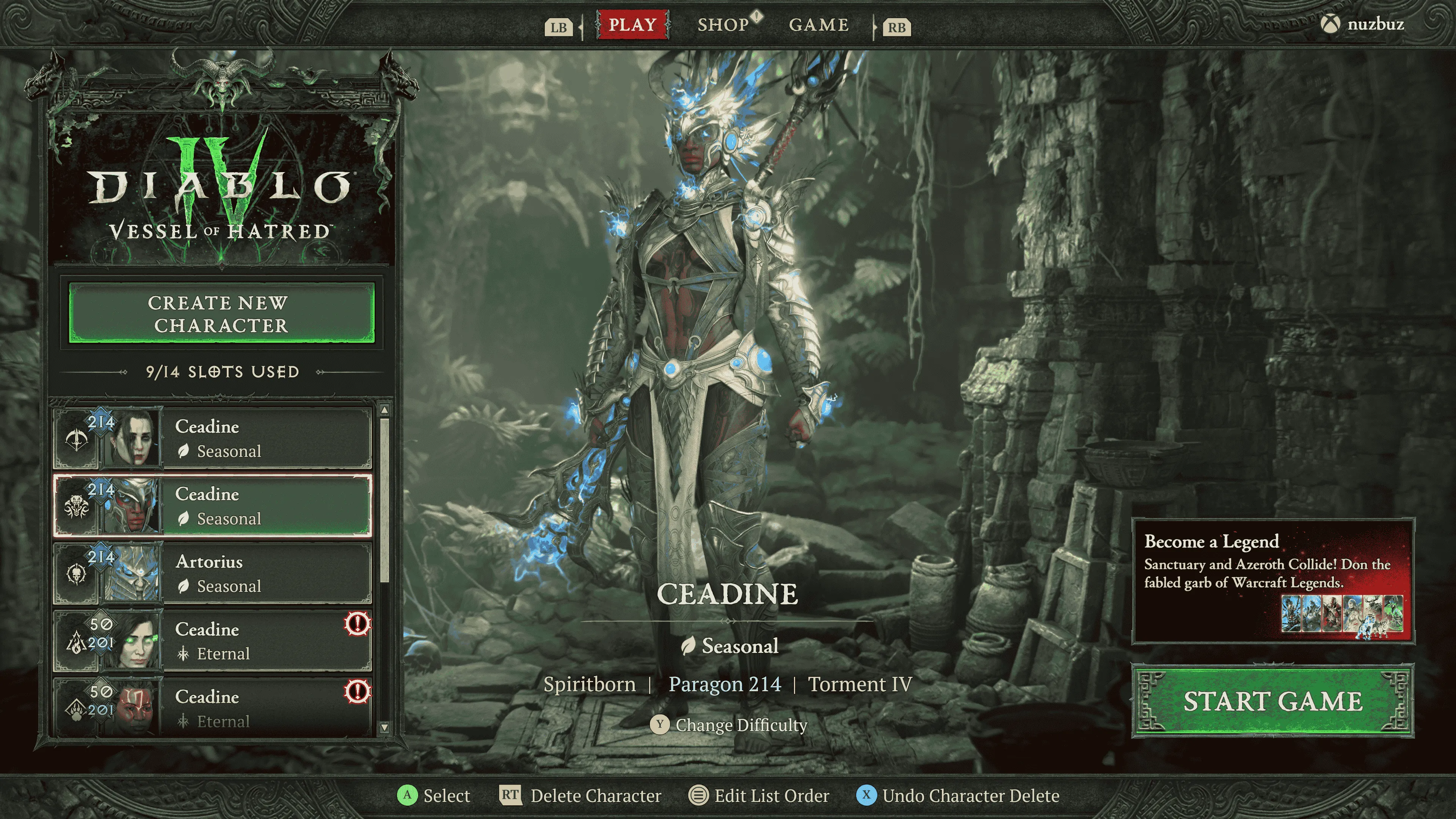Open the GAME tab

819,25
